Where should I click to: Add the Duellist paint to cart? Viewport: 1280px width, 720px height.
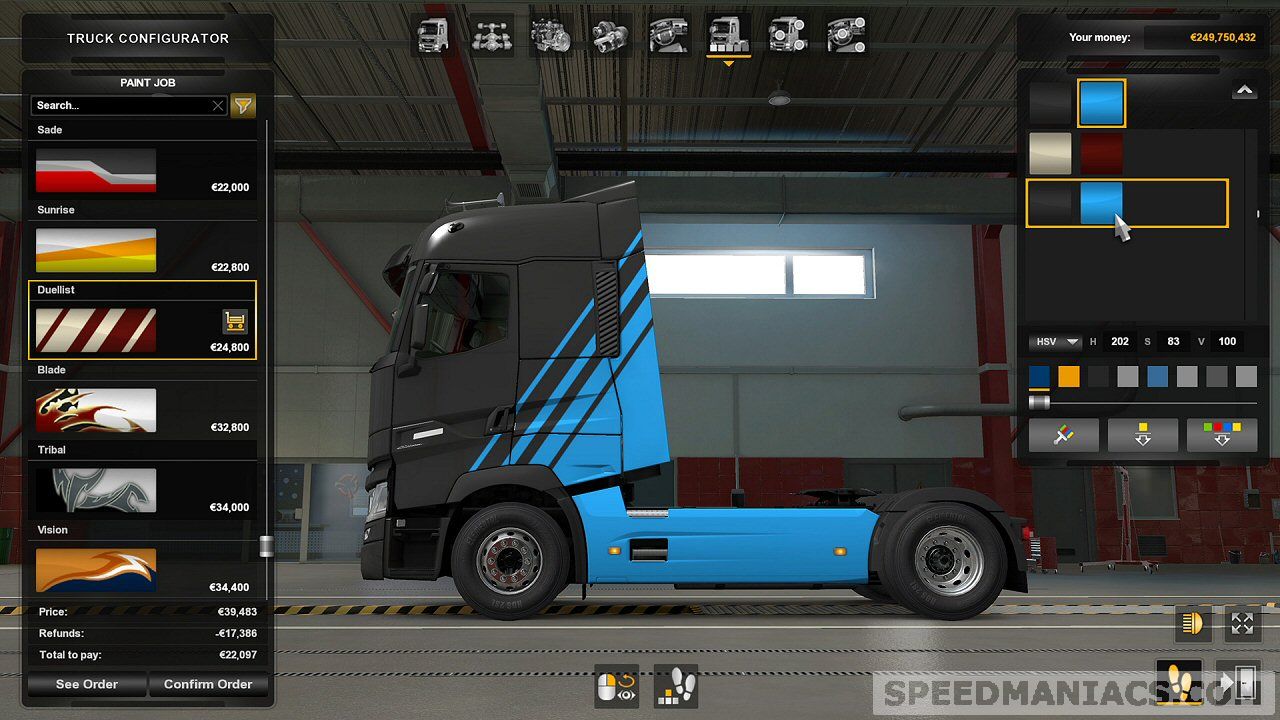235,321
